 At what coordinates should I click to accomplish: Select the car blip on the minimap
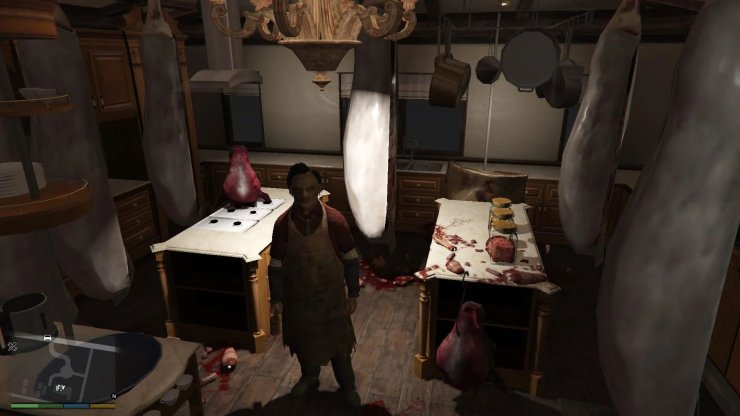(47, 339)
